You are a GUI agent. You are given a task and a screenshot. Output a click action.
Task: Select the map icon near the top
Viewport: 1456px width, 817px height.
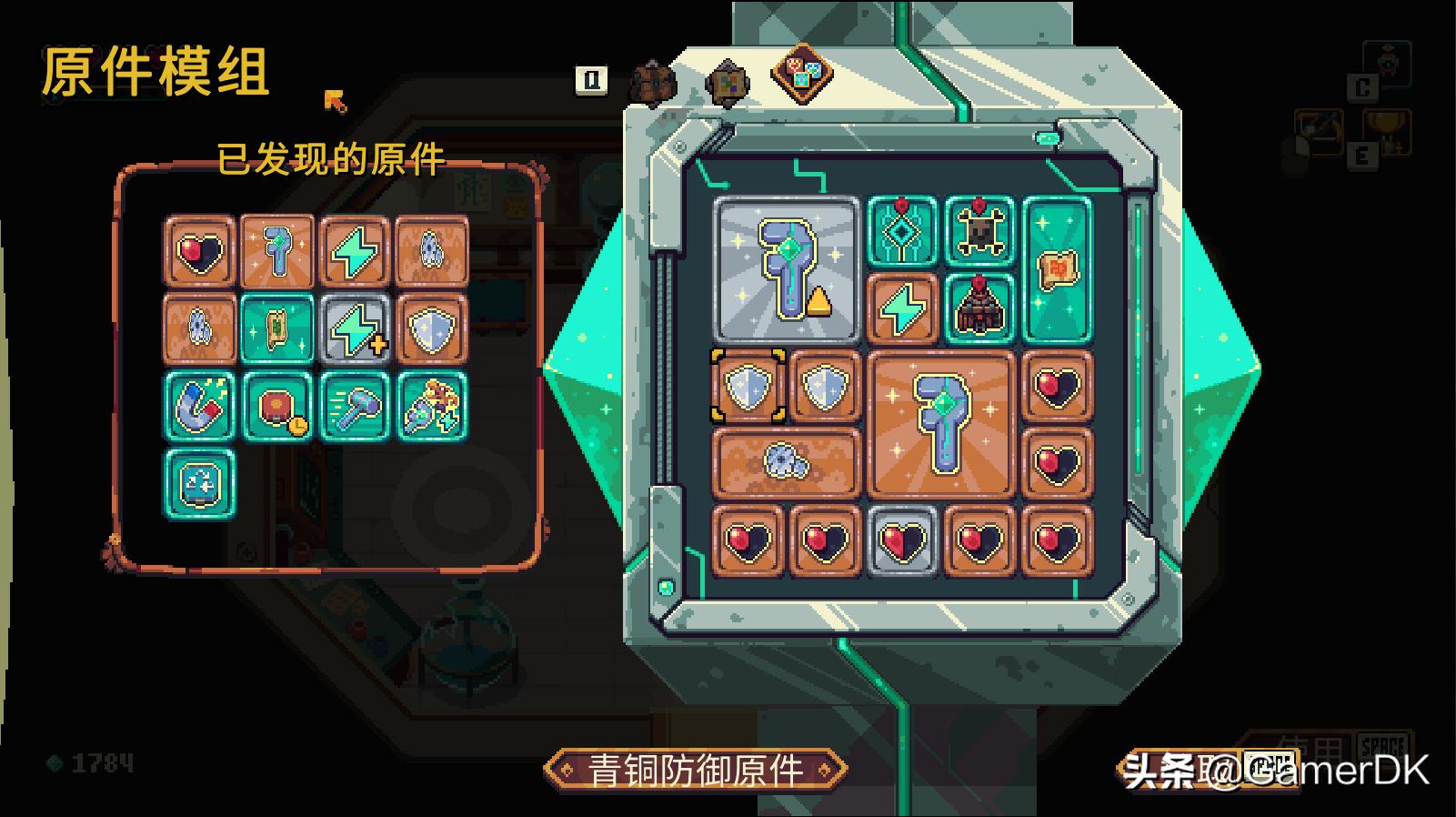[x=728, y=82]
